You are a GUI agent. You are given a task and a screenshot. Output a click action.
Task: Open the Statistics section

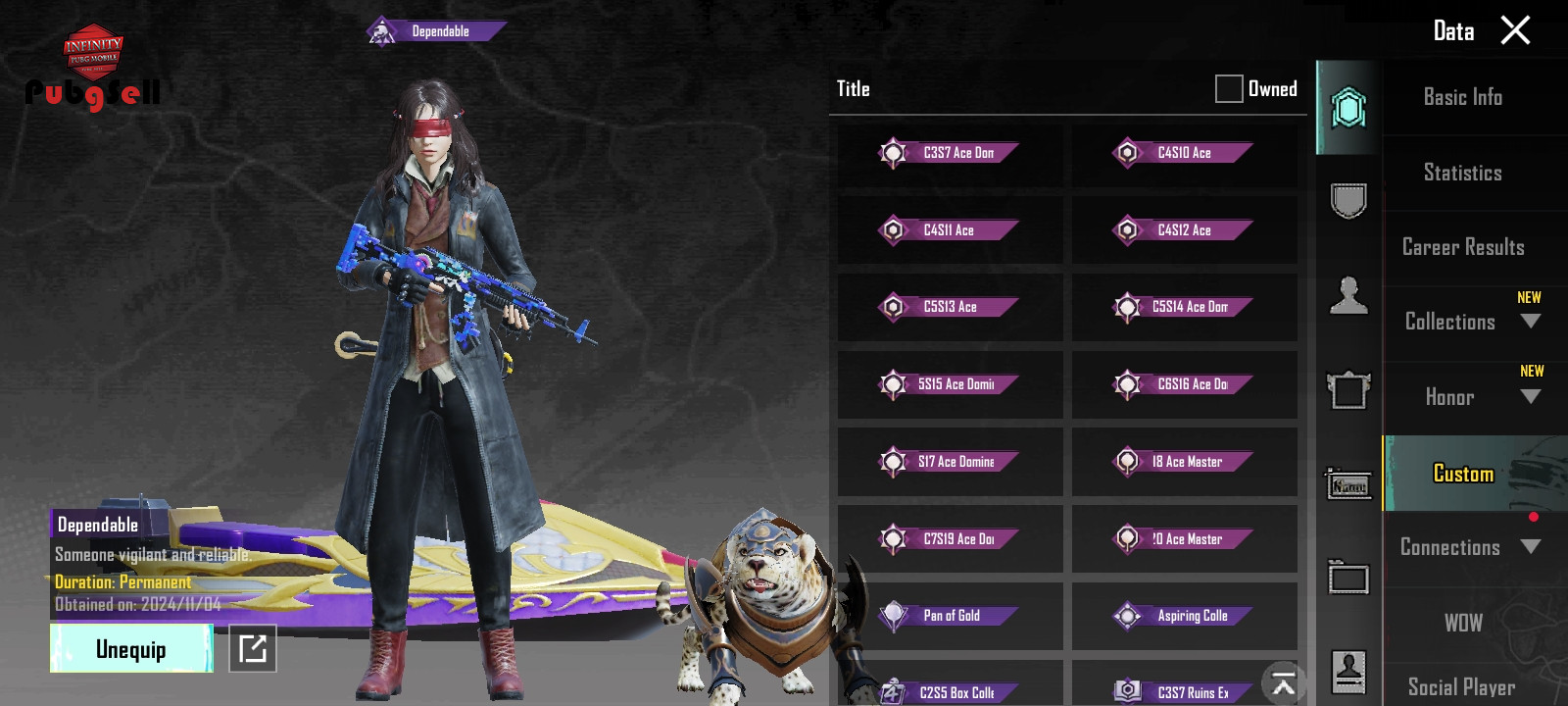coord(1462,173)
